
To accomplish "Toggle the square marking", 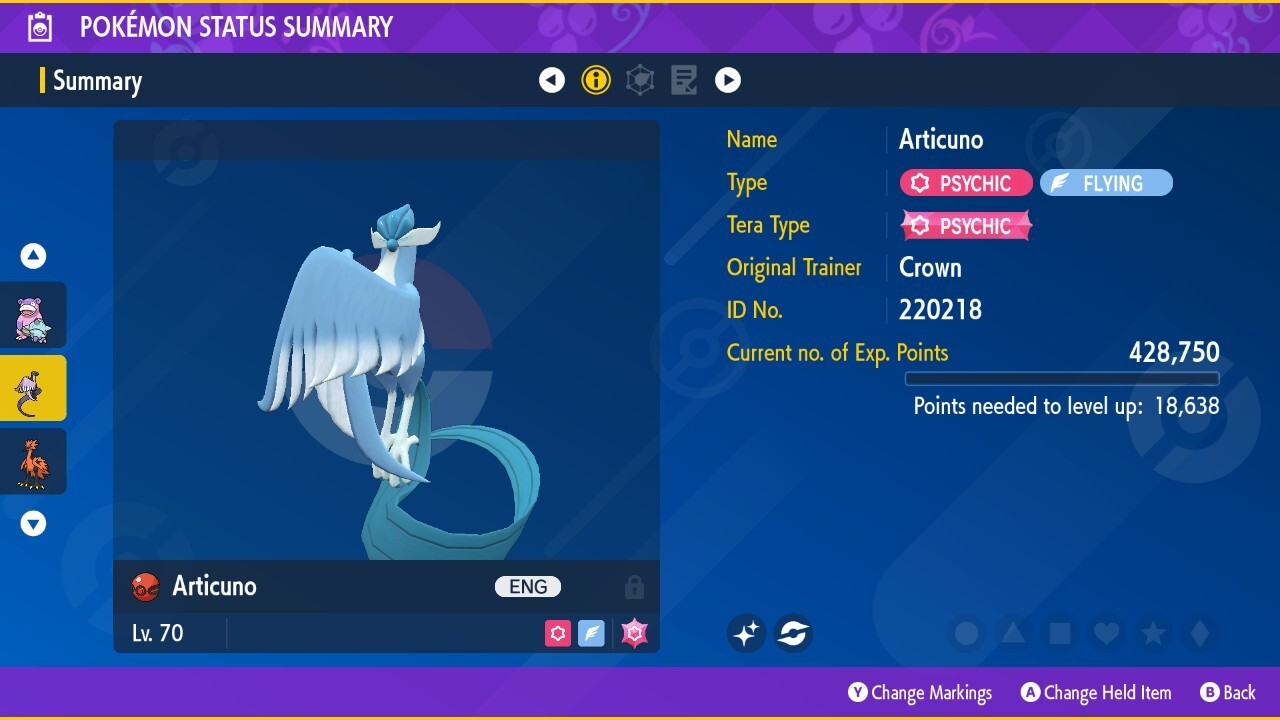I will [1060, 633].
